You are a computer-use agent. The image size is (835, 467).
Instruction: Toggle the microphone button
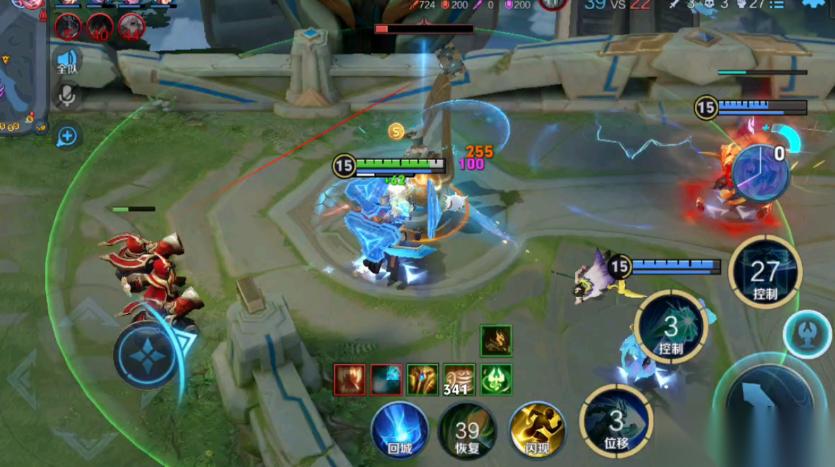point(67,96)
